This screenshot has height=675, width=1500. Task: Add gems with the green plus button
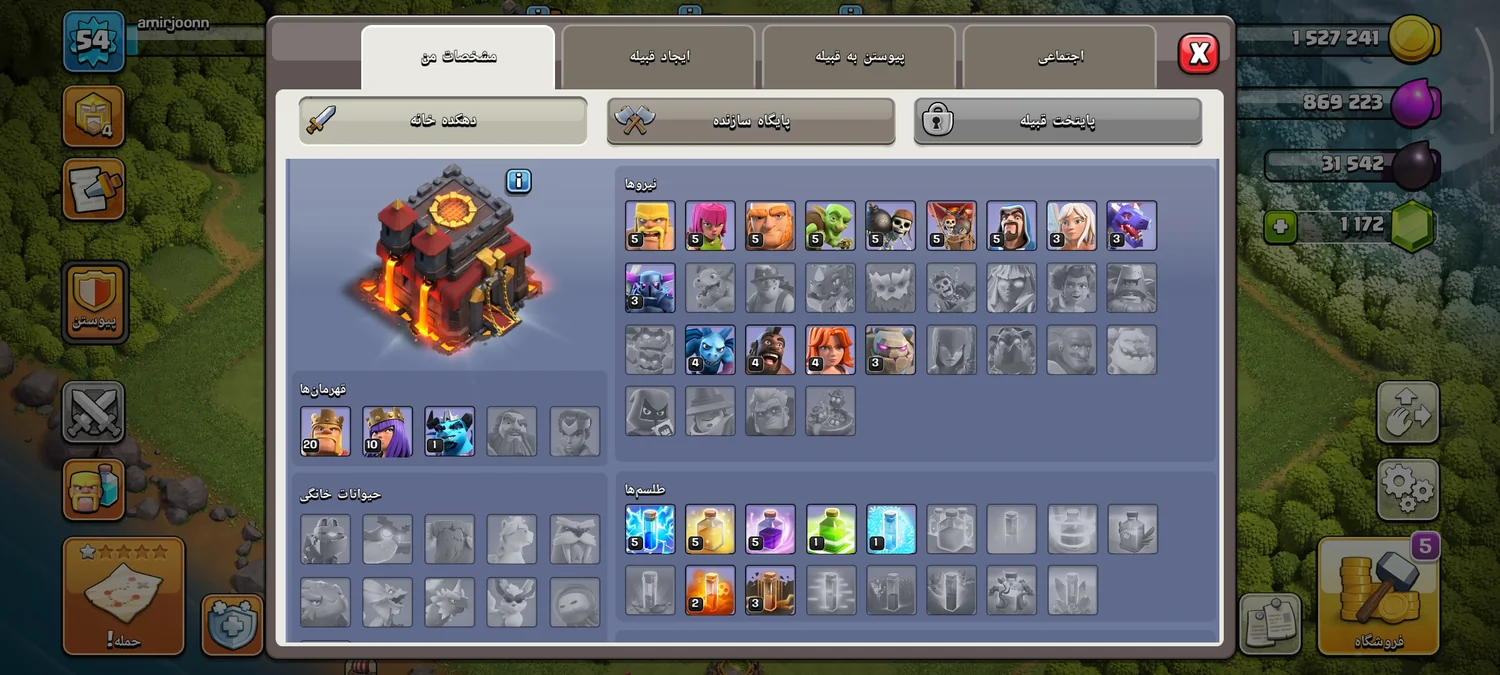[1280, 227]
